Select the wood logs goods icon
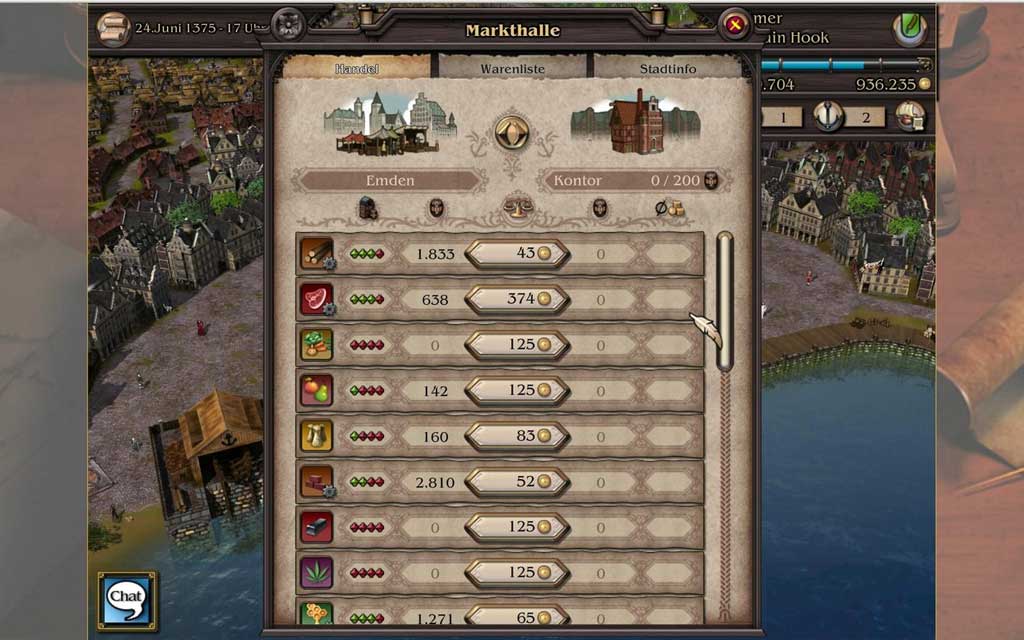Image resolution: width=1024 pixels, height=640 pixels. pyautogui.click(x=316, y=253)
